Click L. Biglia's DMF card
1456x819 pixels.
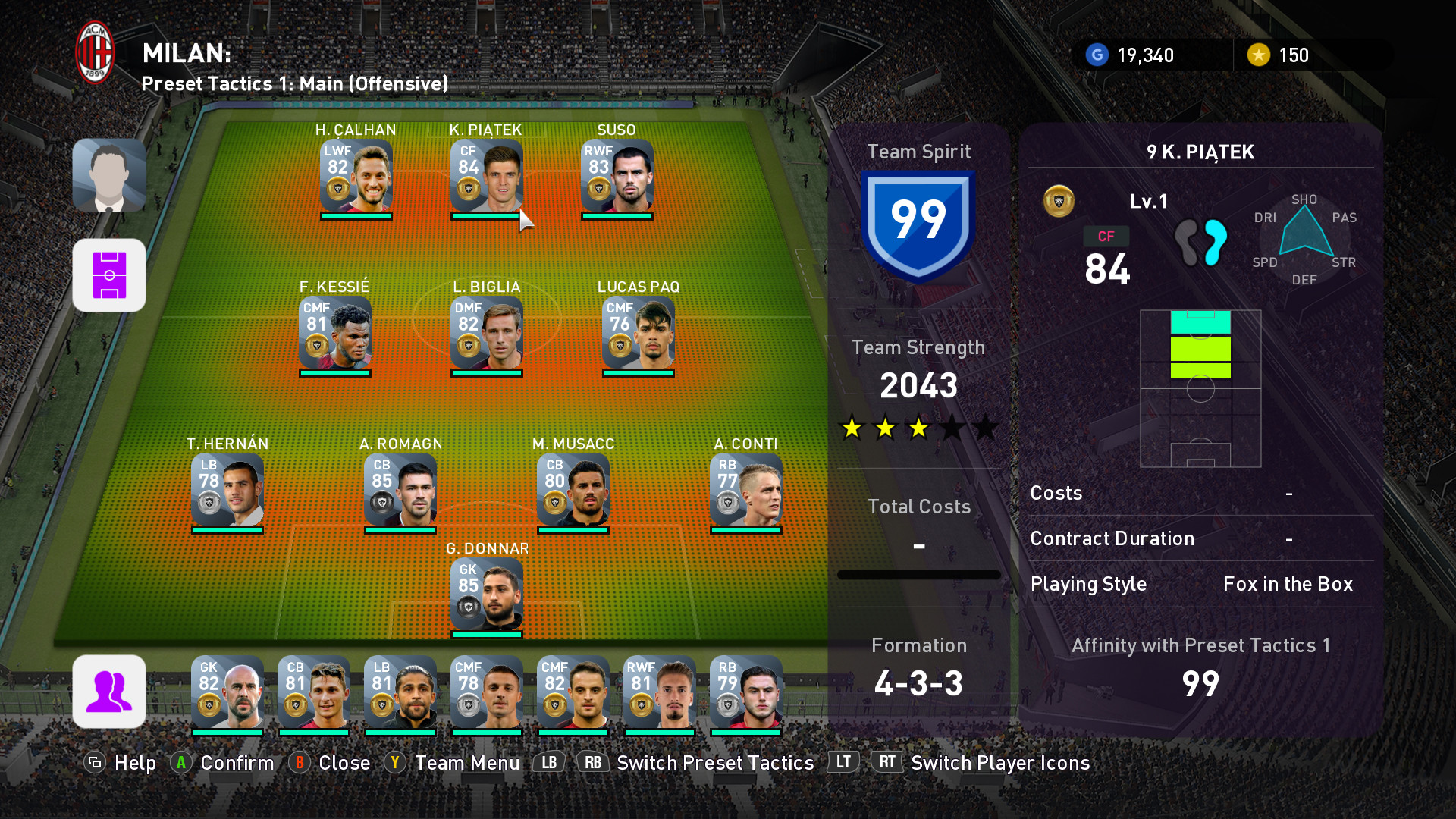(x=486, y=333)
